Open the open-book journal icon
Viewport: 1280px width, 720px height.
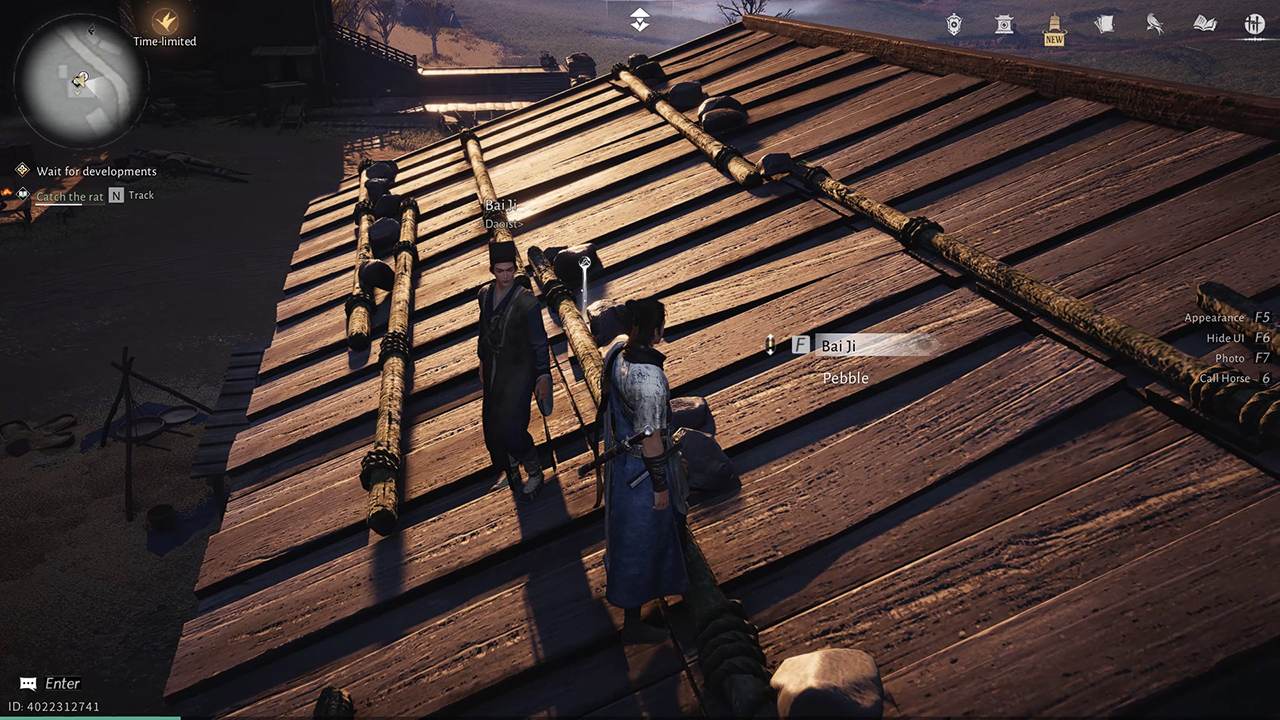click(1204, 25)
